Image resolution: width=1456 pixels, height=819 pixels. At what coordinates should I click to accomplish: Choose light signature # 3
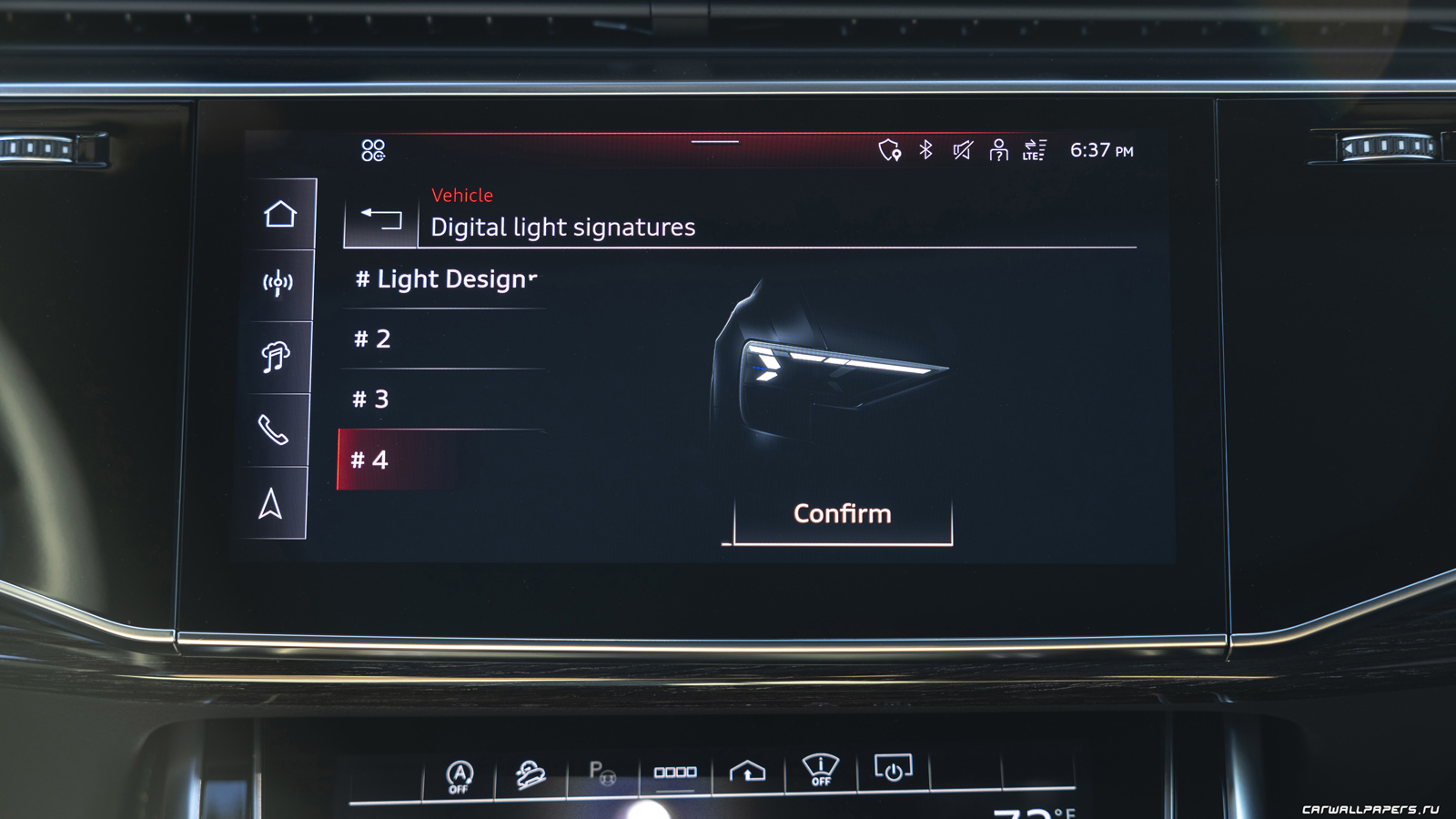443,399
